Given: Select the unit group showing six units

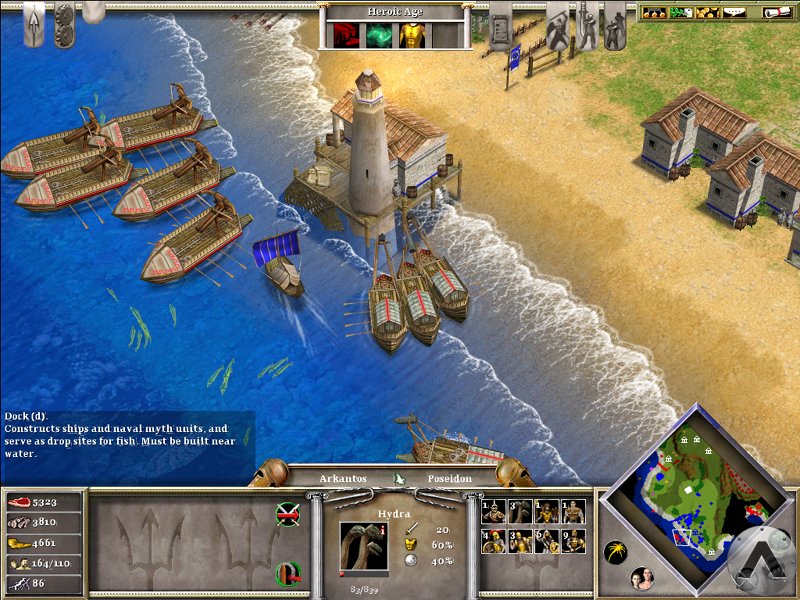Looking at the screenshot, I should (546, 541).
